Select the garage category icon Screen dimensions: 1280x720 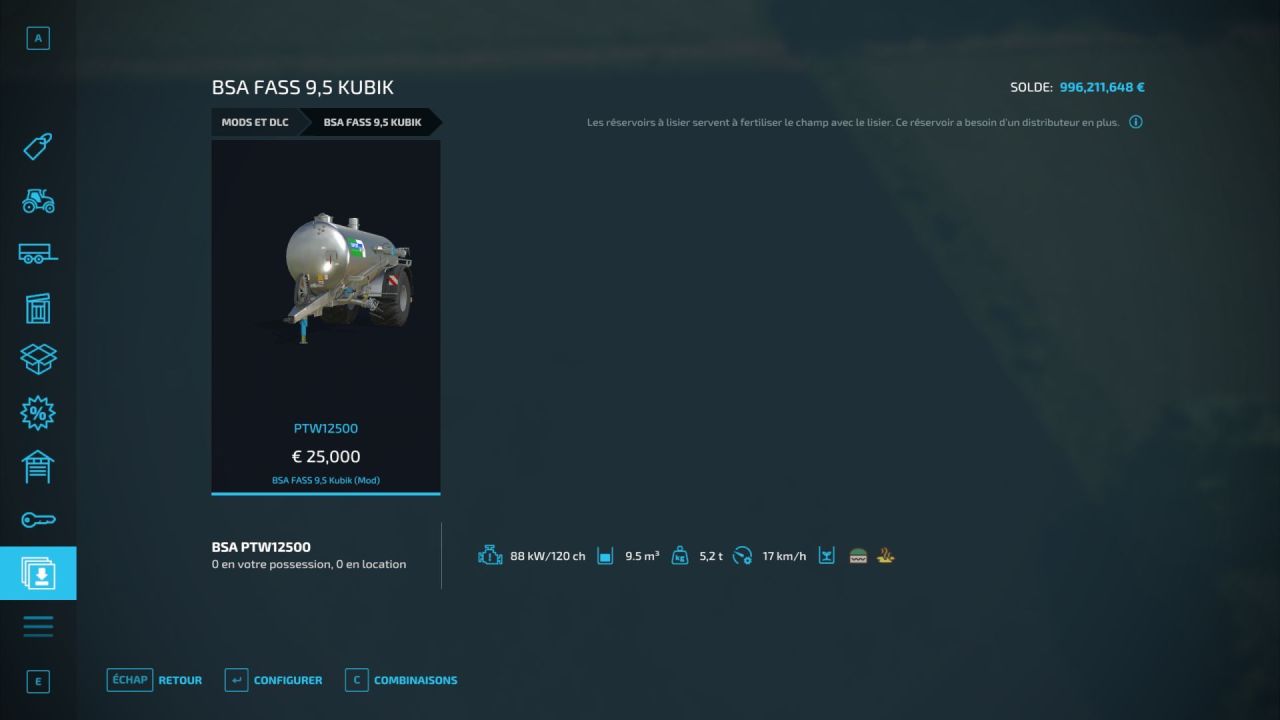(x=38, y=466)
